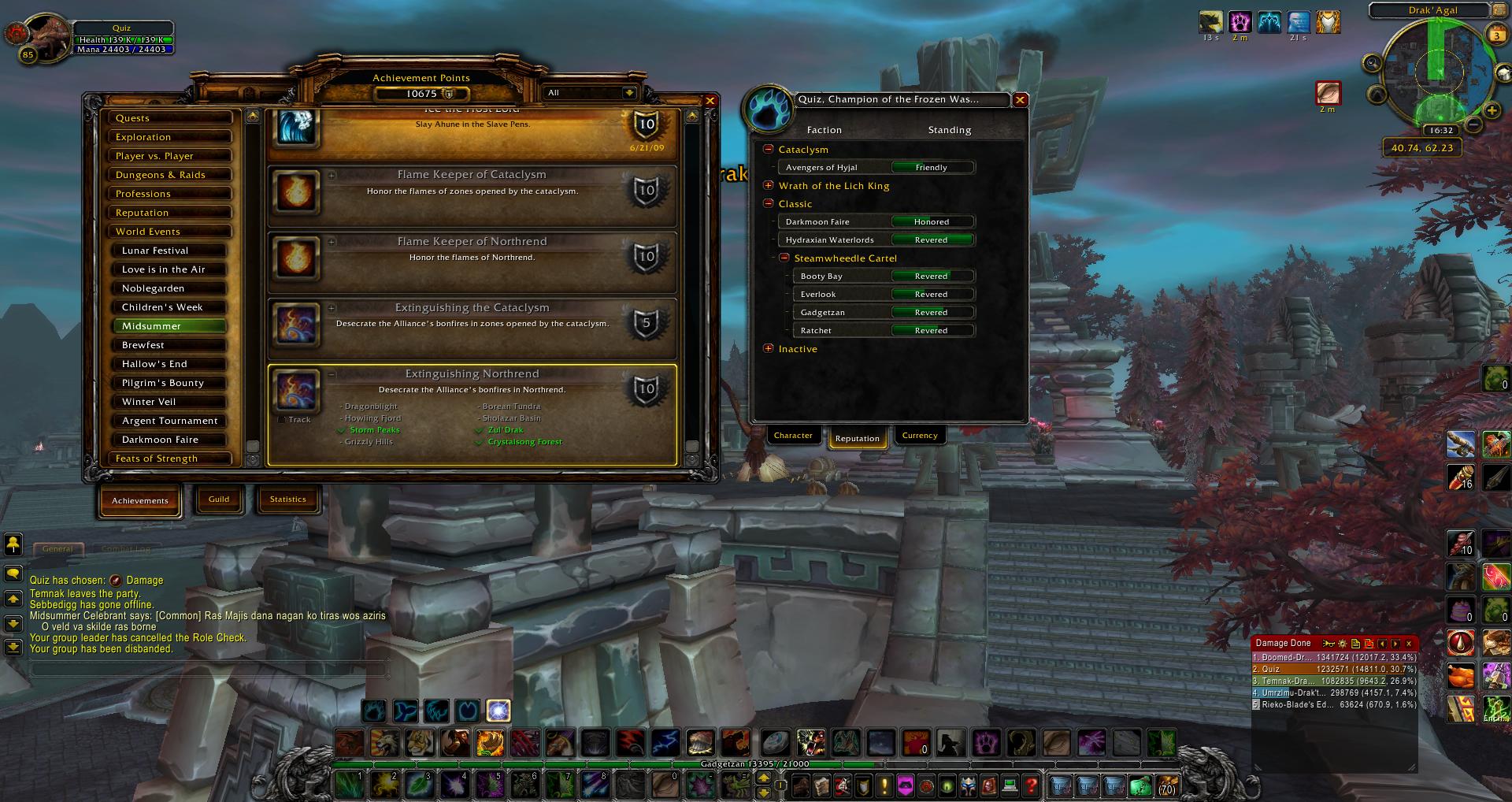Close the achievements window
The image size is (1512, 802).
point(710,101)
